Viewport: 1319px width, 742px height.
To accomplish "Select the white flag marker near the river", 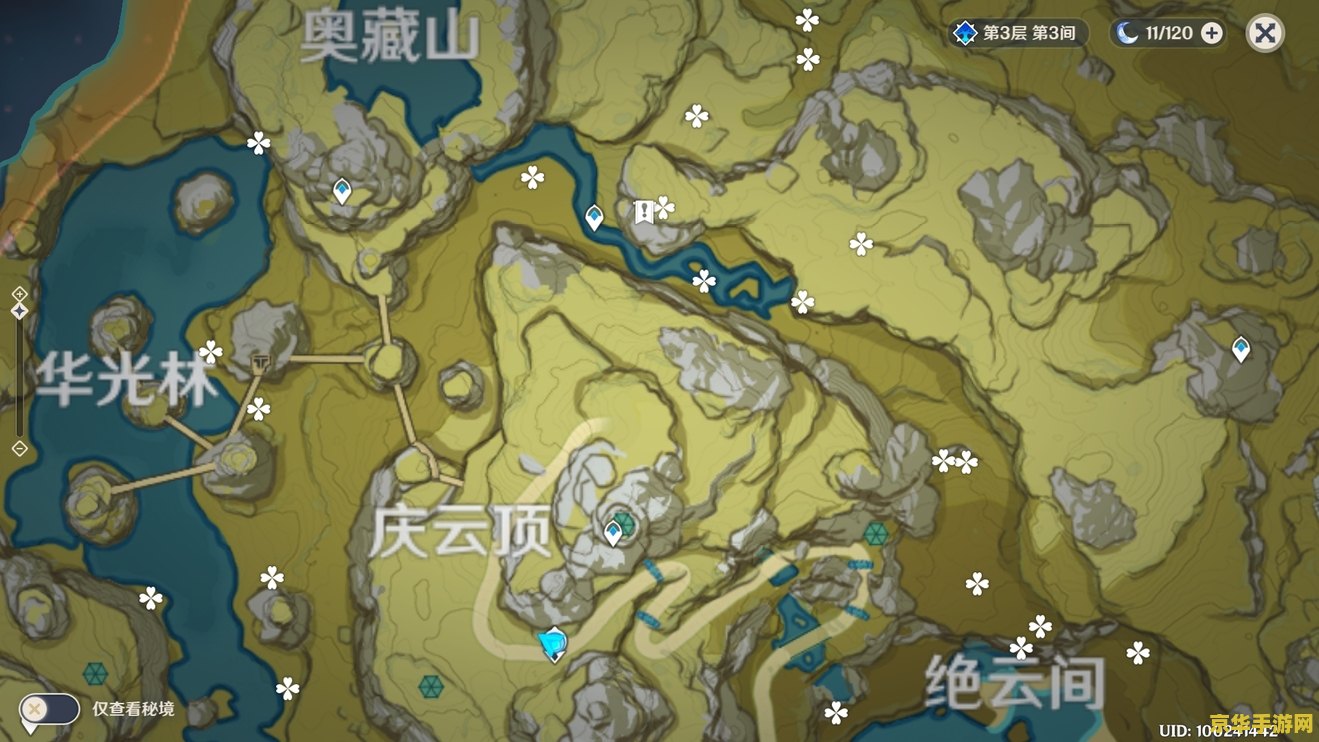I will 644,212.
